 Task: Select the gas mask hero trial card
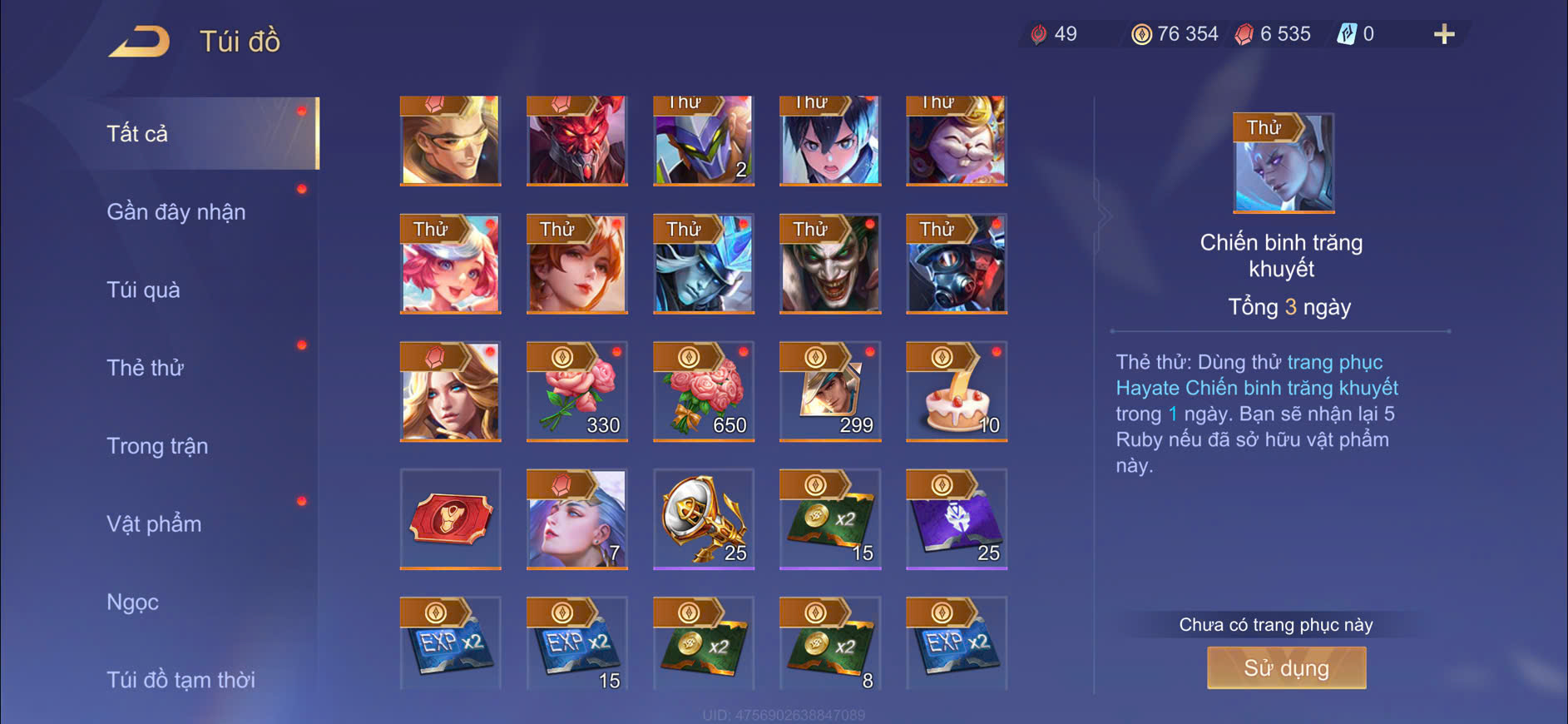tap(956, 264)
